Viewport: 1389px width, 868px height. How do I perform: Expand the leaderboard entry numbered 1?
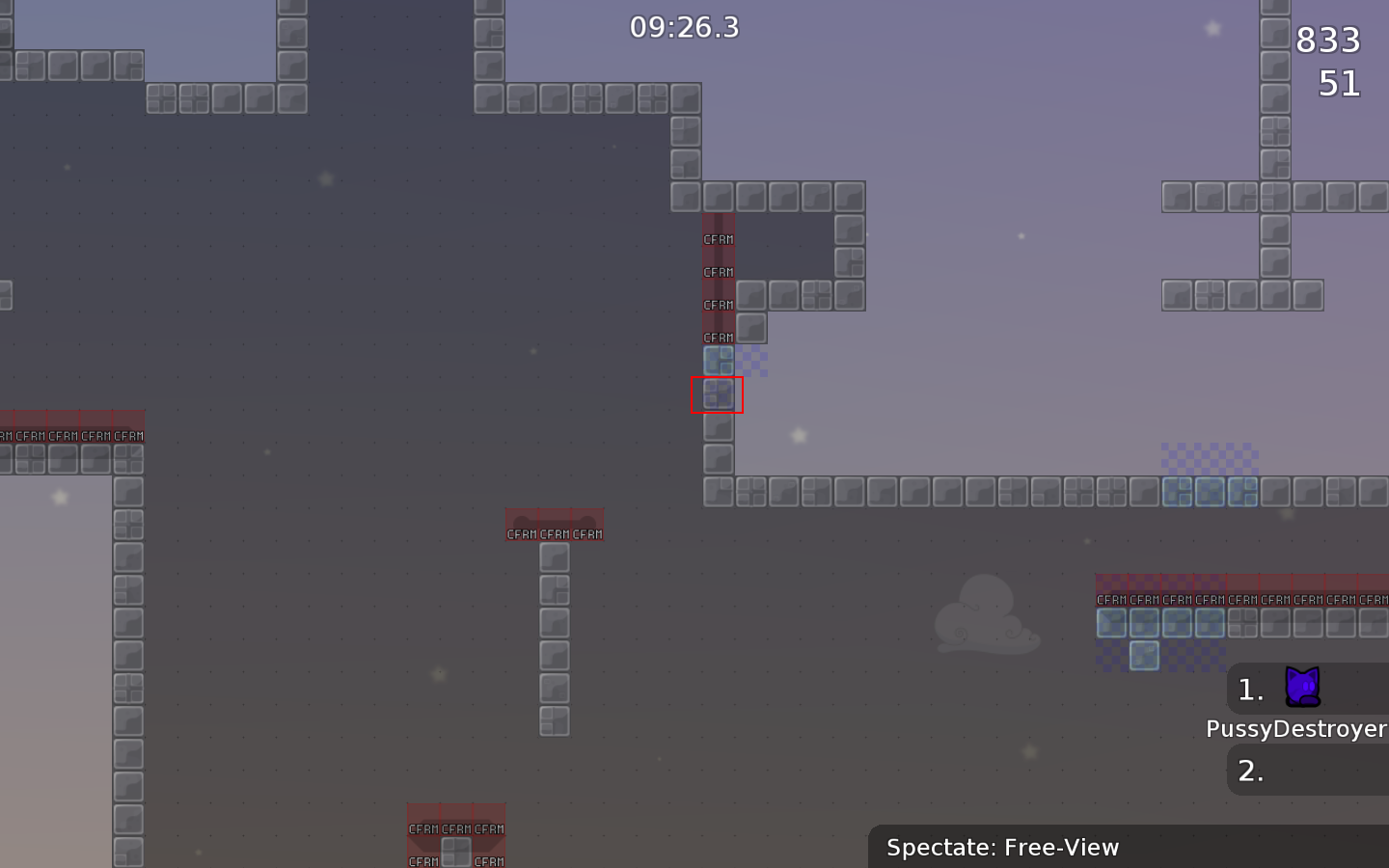[1250, 689]
